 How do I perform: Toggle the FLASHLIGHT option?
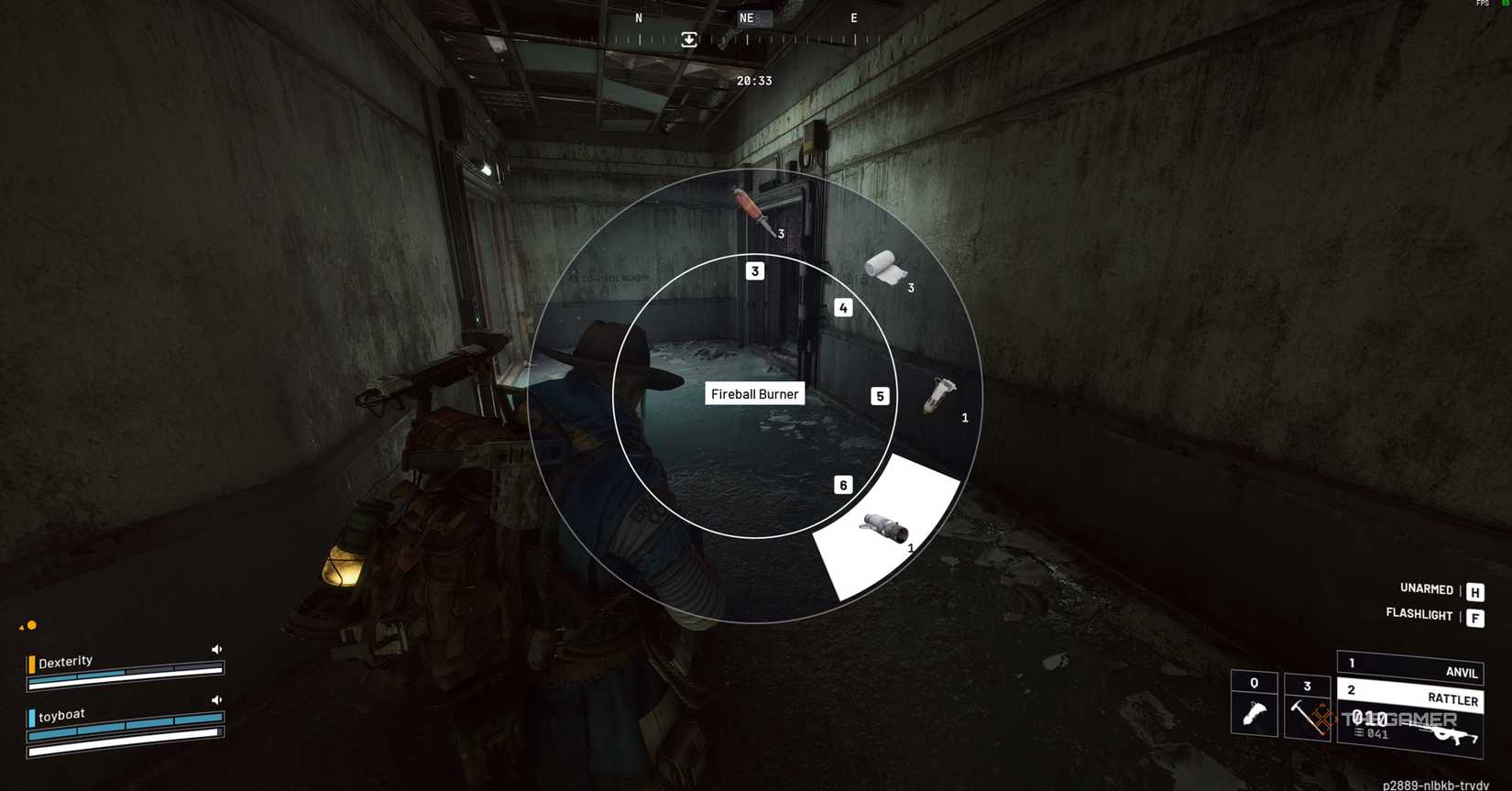click(x=1419, y=615)
